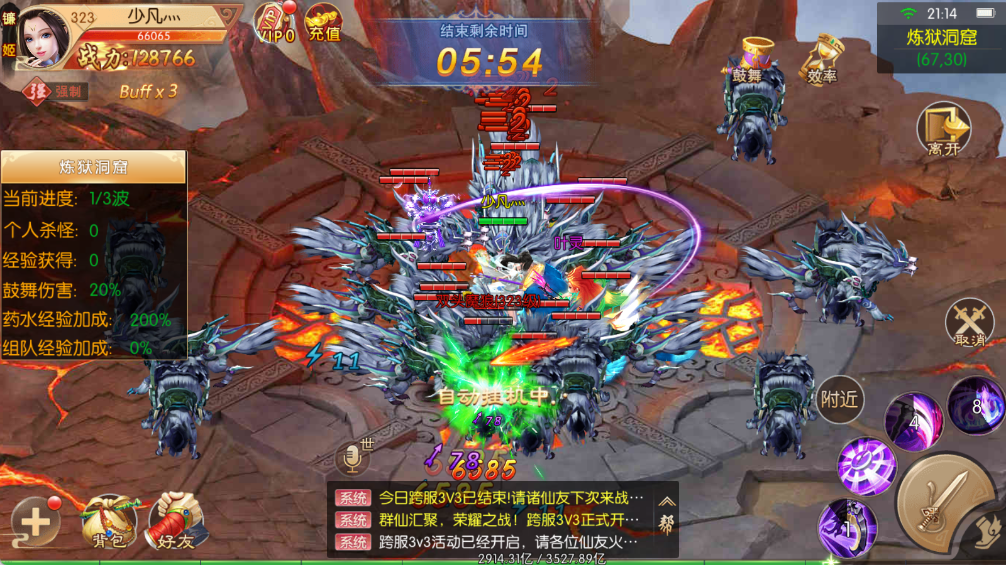The image size is (1006, 565).
Task: Tap the world-channel microphone voice button
Action: coord(351,457)
